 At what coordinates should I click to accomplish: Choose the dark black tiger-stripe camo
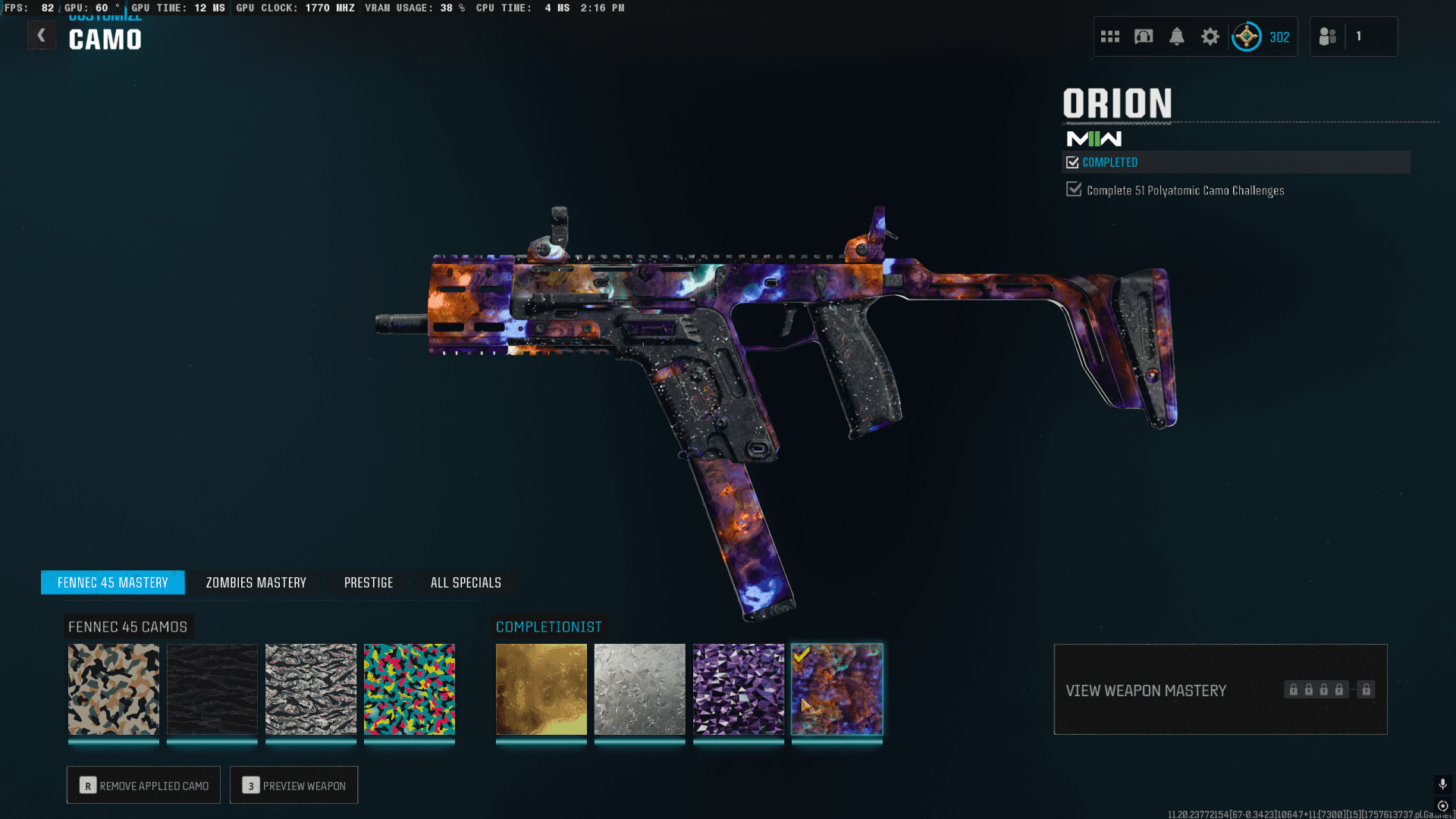point(212,689)
